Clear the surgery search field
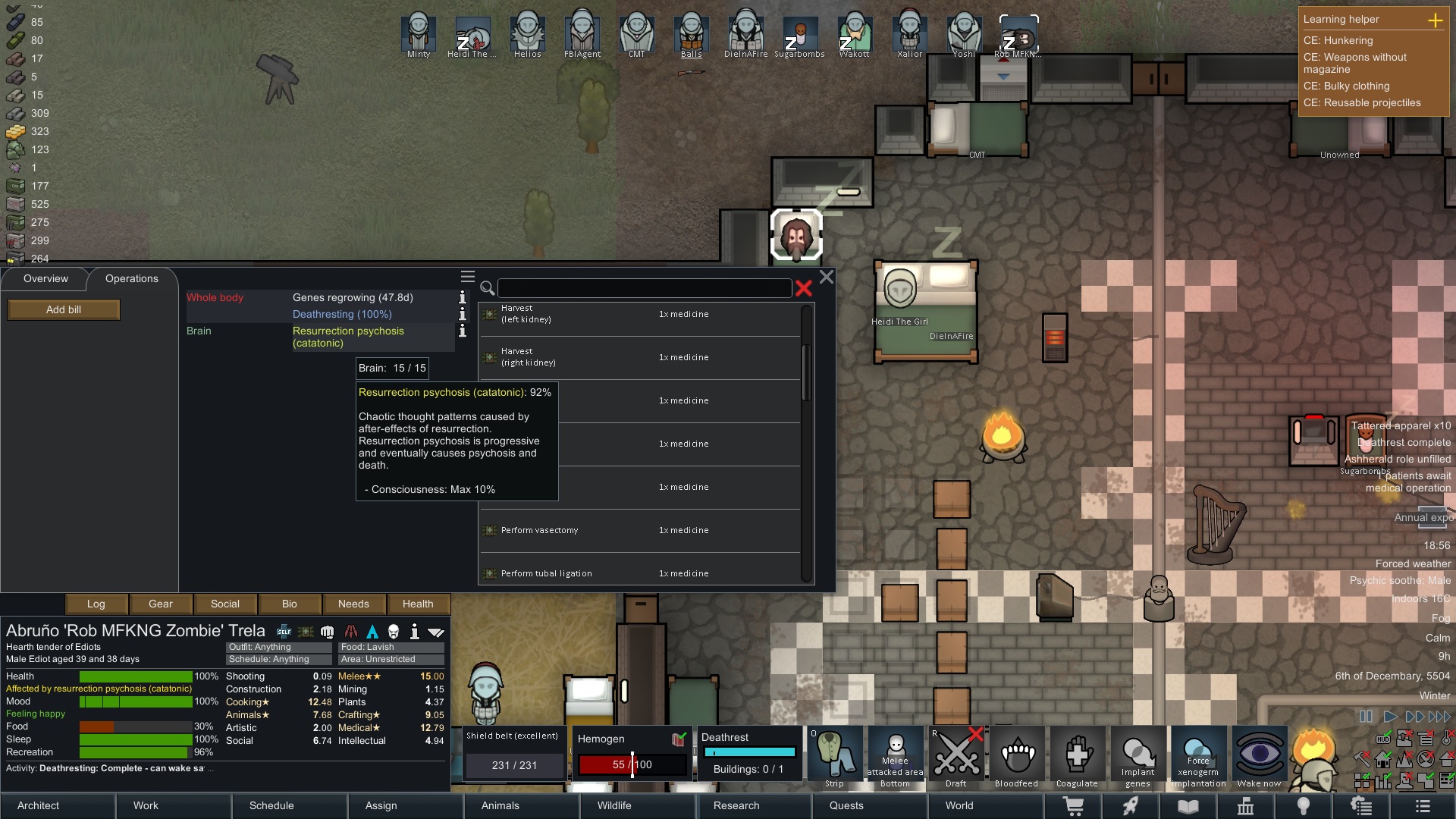1456x819 pixels. 804,288
